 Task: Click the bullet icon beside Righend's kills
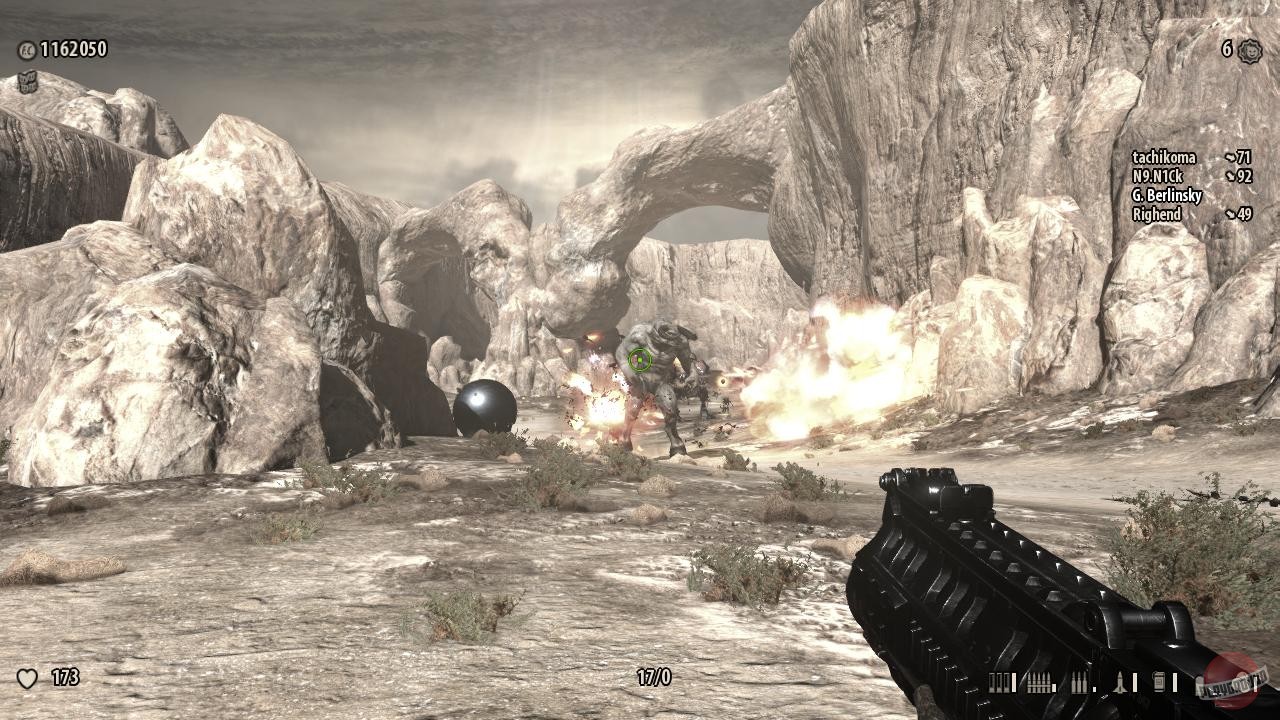tap(1230, 214)
